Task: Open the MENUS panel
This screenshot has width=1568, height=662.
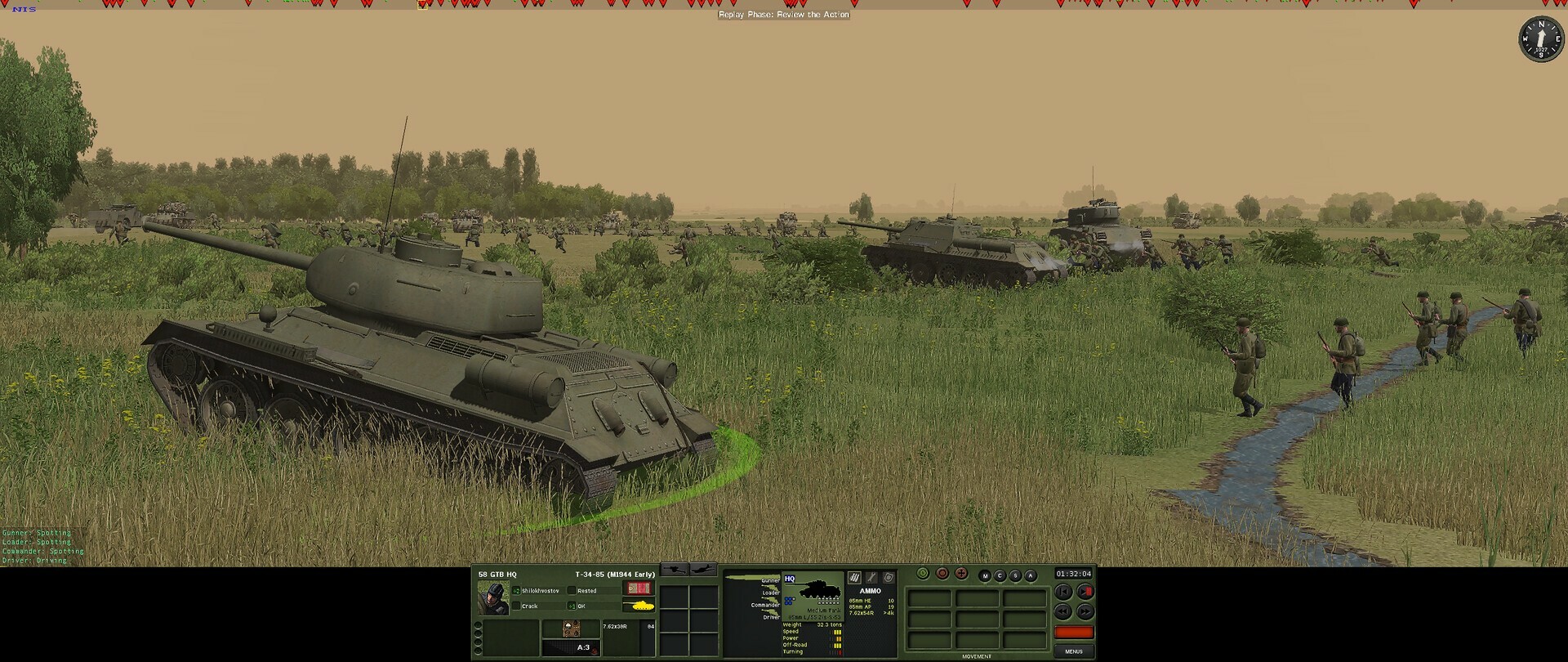Action: [x=1073, y=650]
